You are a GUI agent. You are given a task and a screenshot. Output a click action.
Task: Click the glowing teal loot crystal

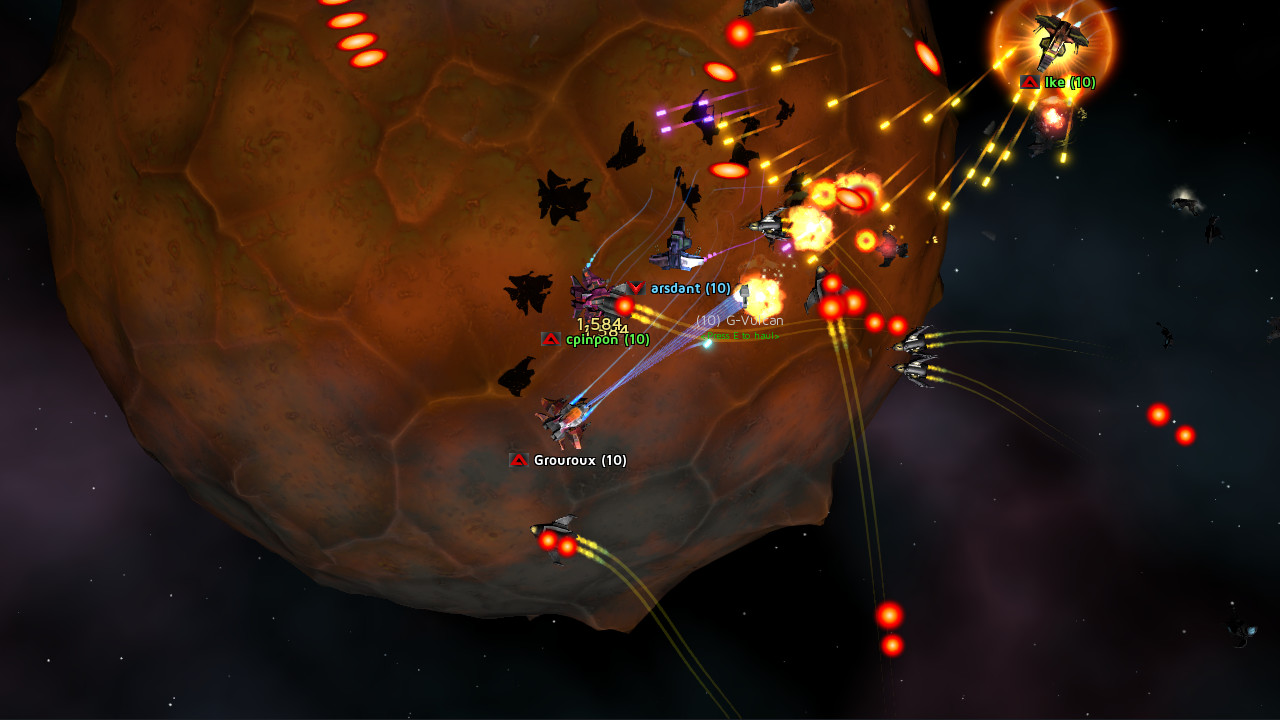[x=709, y=343]
